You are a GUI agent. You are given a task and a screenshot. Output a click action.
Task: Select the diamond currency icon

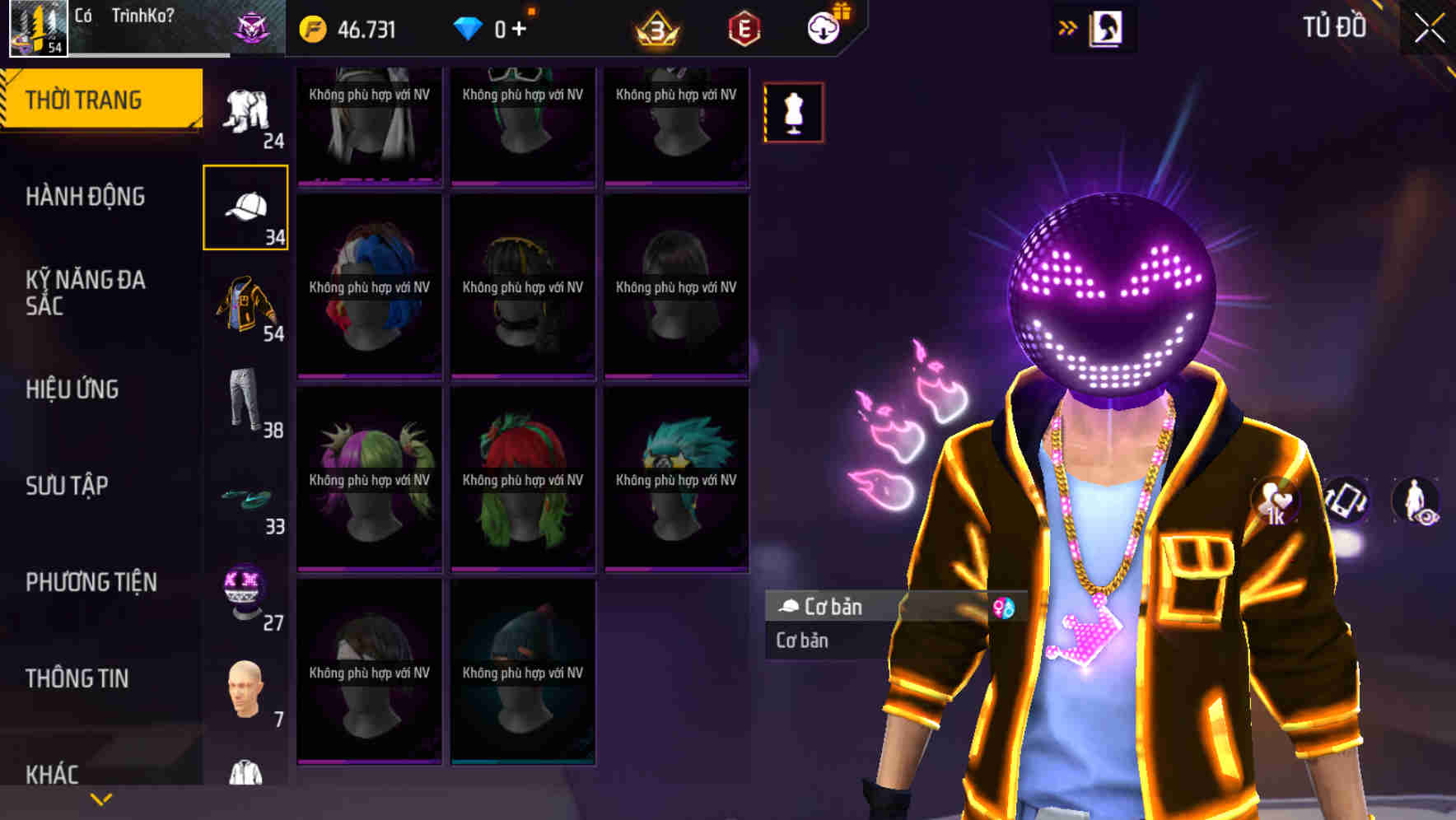(x=469, y=27)
